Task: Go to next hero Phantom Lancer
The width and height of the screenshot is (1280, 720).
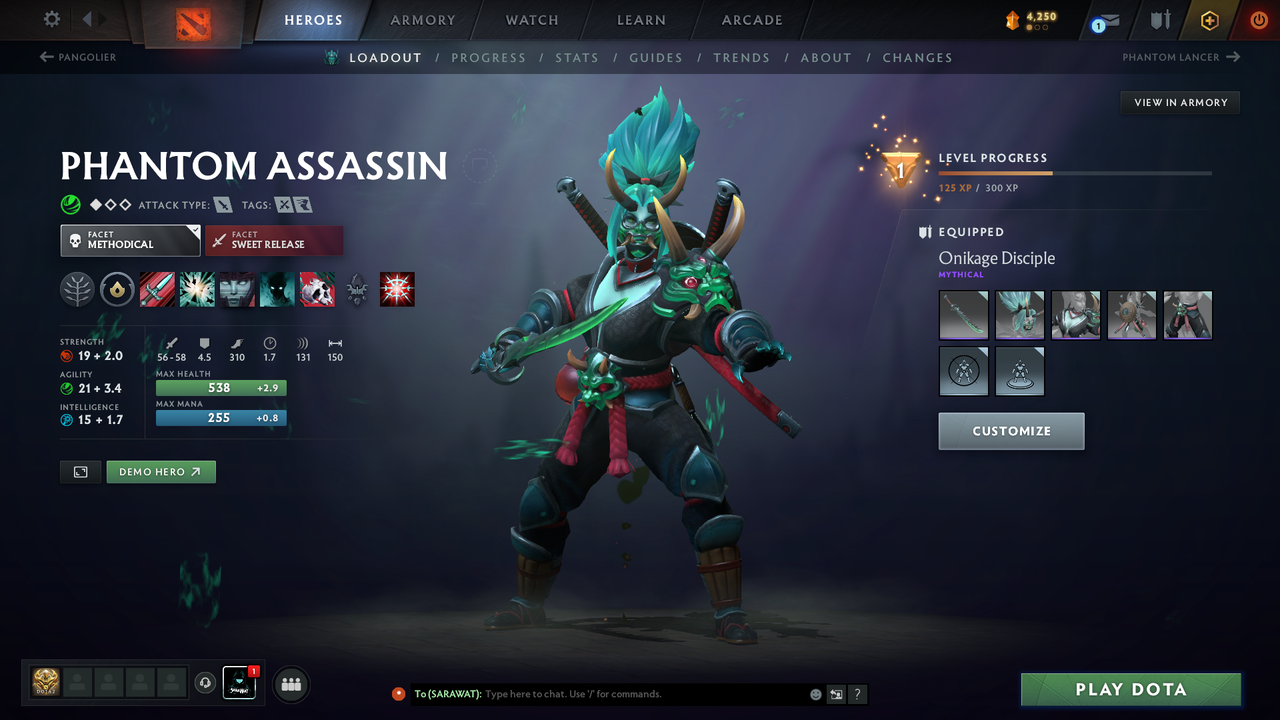Action: [1181, 57]
